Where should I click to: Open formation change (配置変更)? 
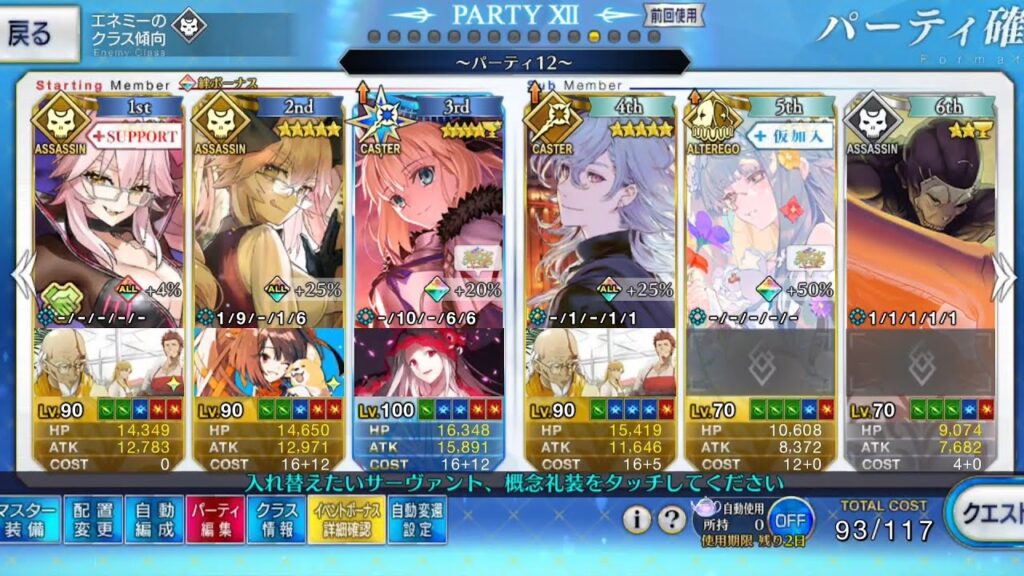[x=93, y=519]
